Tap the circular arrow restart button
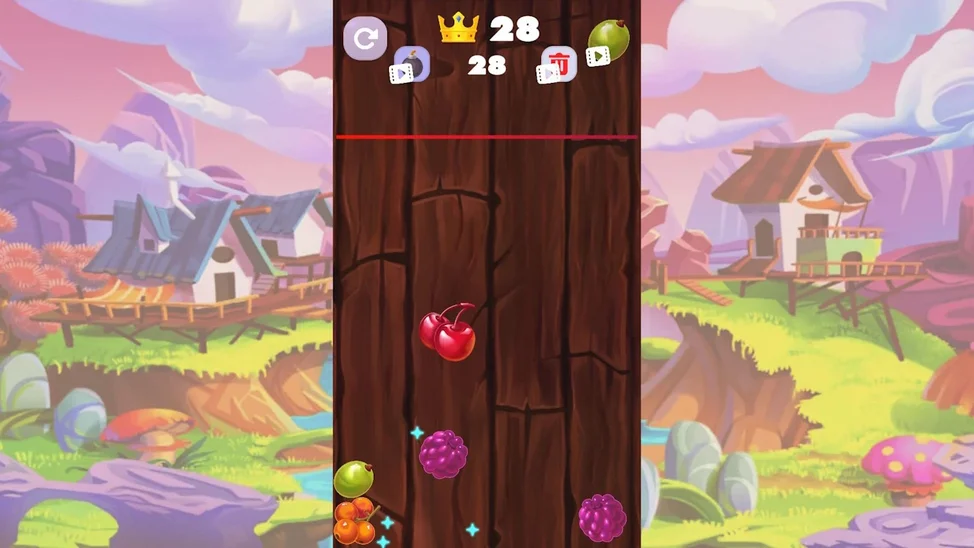This screenshot has width=974, height=548. point(365,40)
